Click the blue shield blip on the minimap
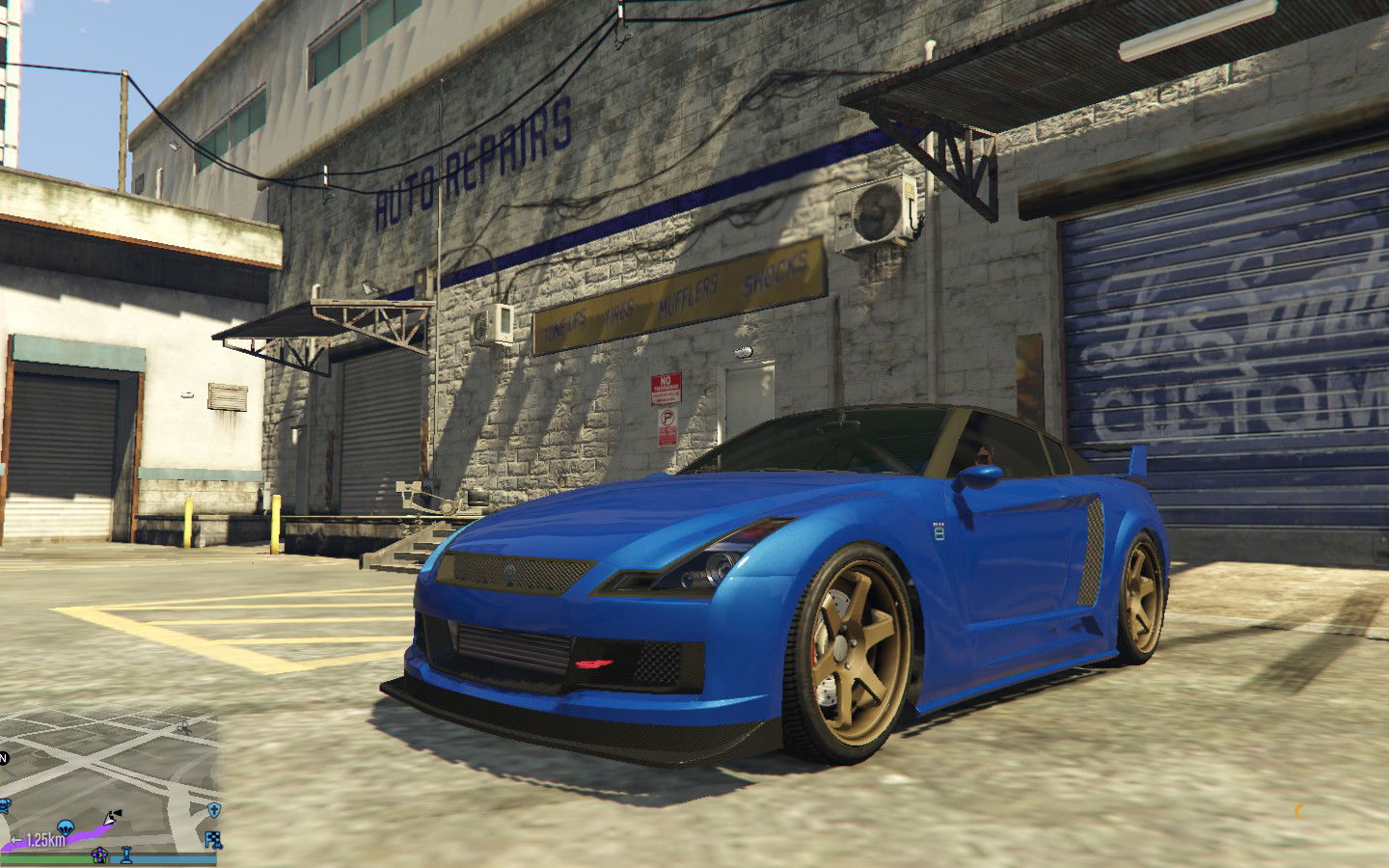 213,809
